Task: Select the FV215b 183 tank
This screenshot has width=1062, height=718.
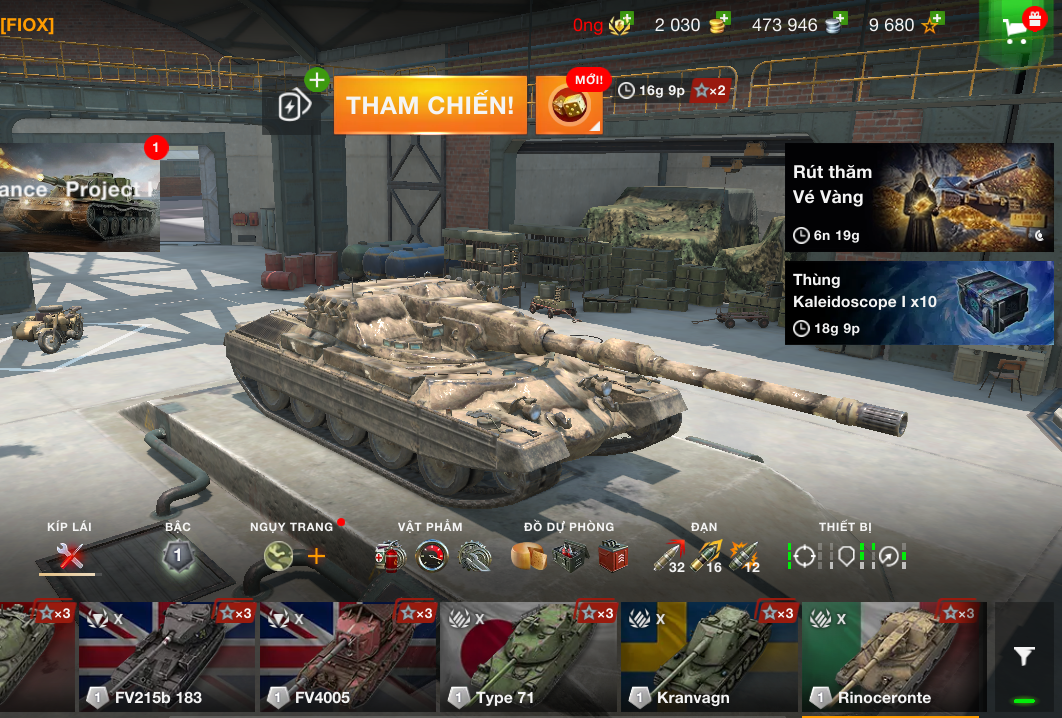Action: tap(166, 658)
